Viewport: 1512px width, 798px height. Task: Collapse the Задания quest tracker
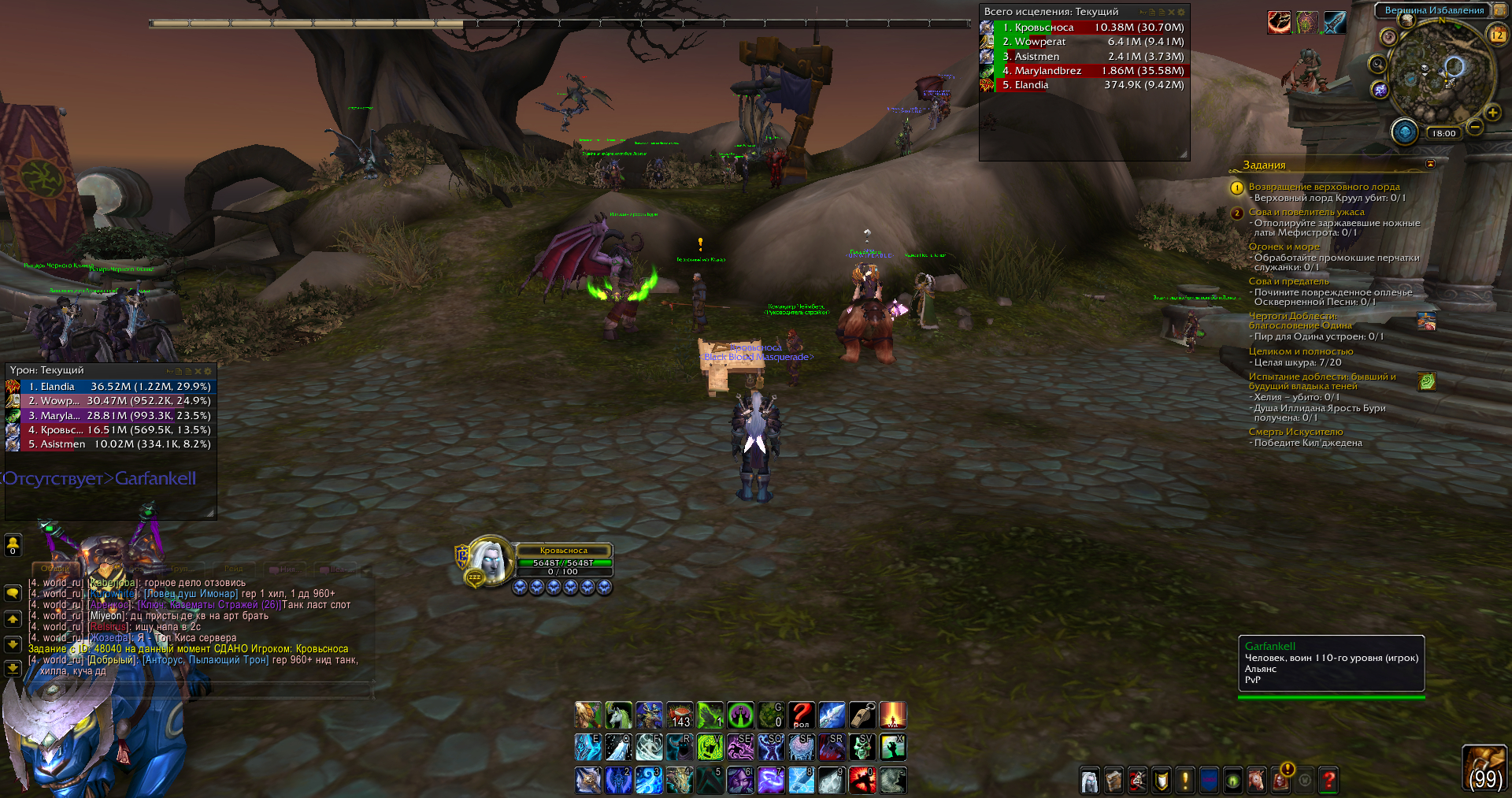pos(1430,164)
